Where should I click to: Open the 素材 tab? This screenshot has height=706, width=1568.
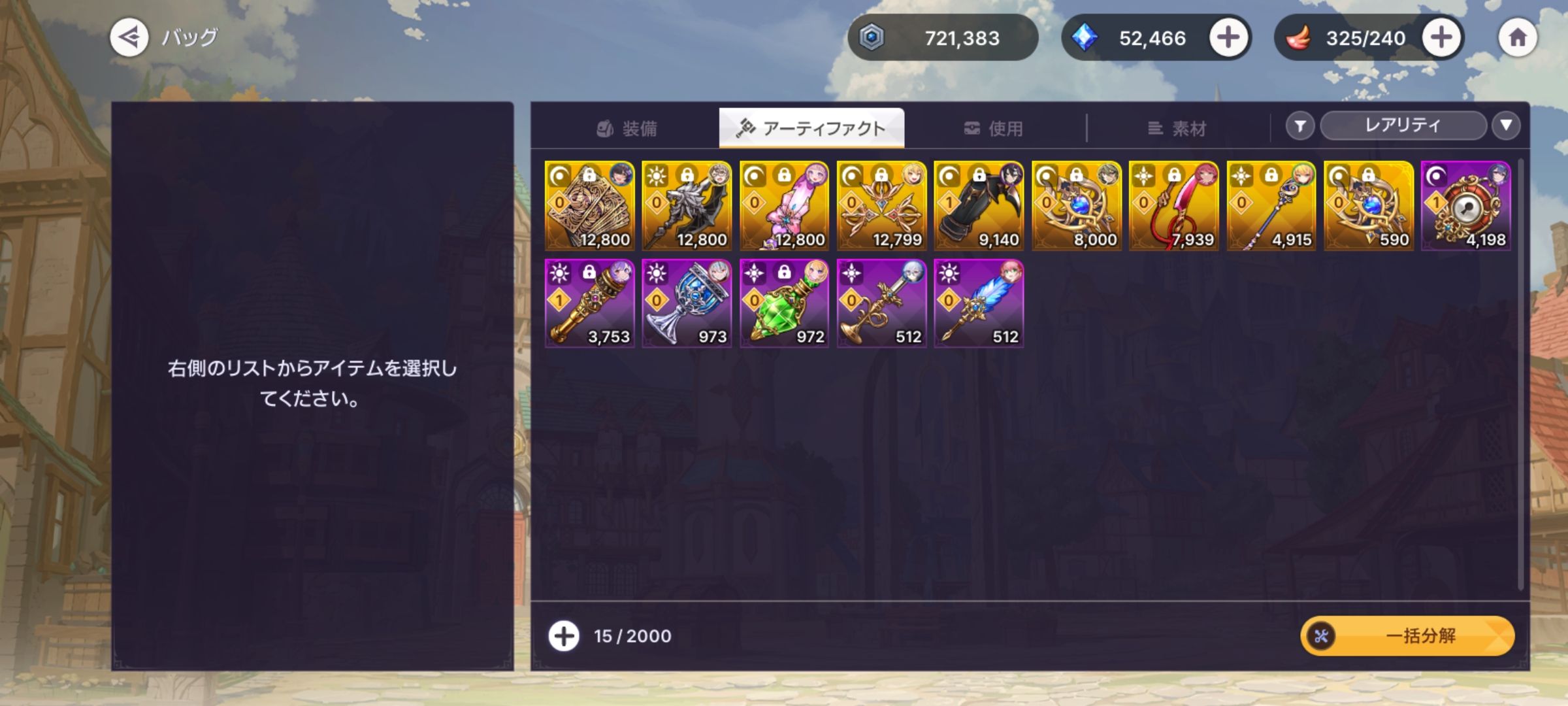[x=1177, y=128]
